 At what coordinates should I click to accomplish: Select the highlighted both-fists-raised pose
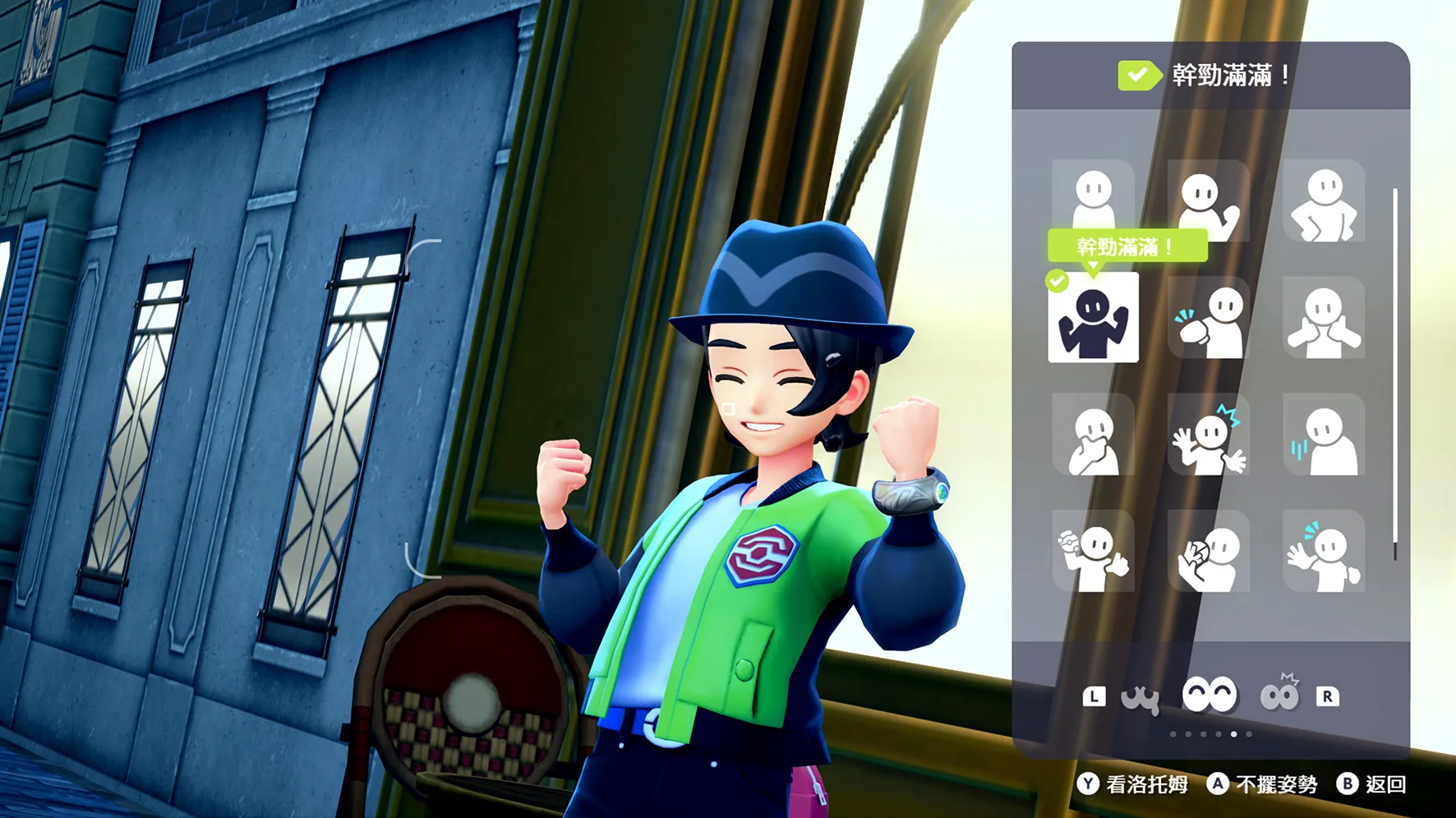[x=1093, y=318]
